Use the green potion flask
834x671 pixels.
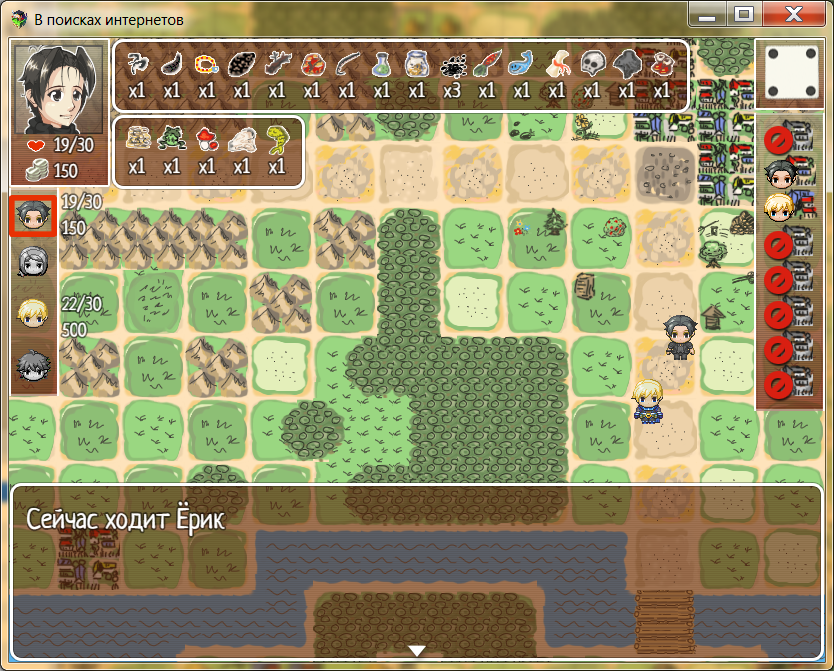(x=381, y=66)
